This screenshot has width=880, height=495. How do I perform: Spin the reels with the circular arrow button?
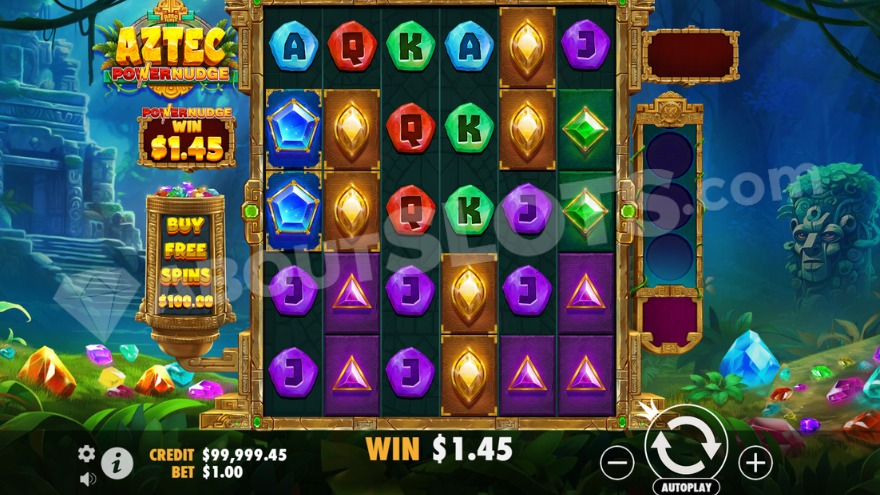pos(685,445)
